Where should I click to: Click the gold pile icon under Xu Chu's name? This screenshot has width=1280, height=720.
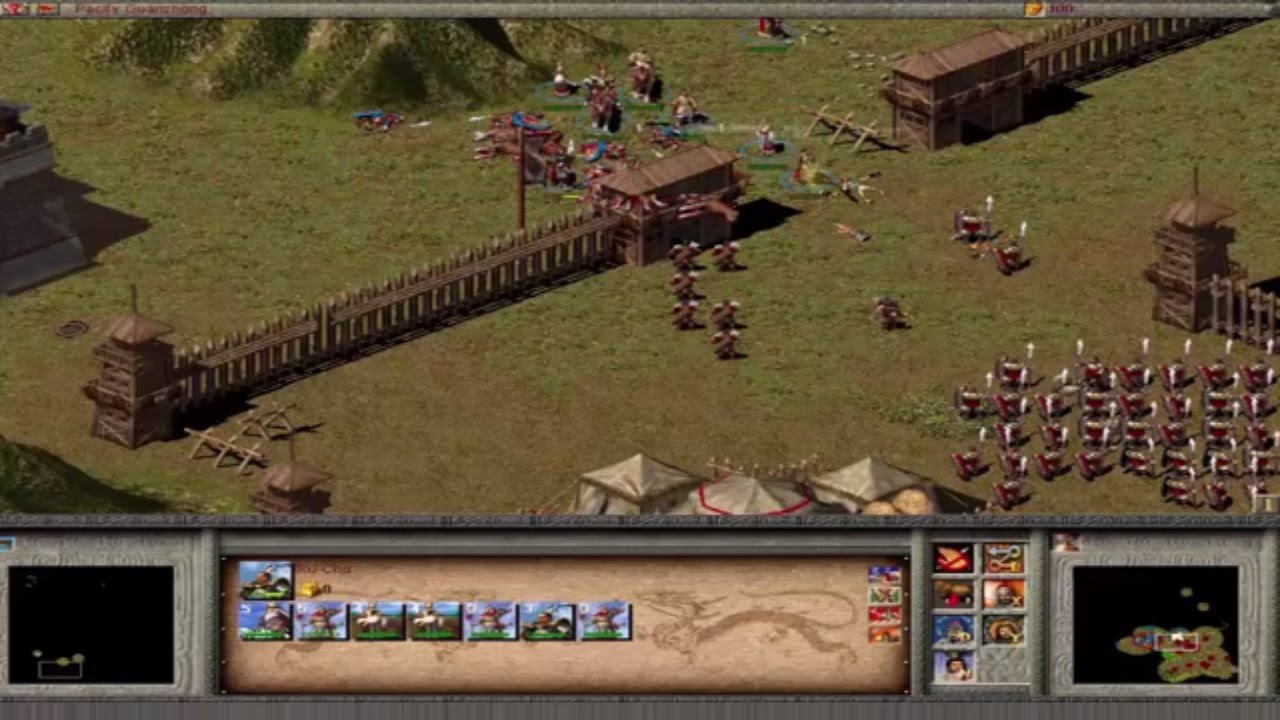point(310,588)
